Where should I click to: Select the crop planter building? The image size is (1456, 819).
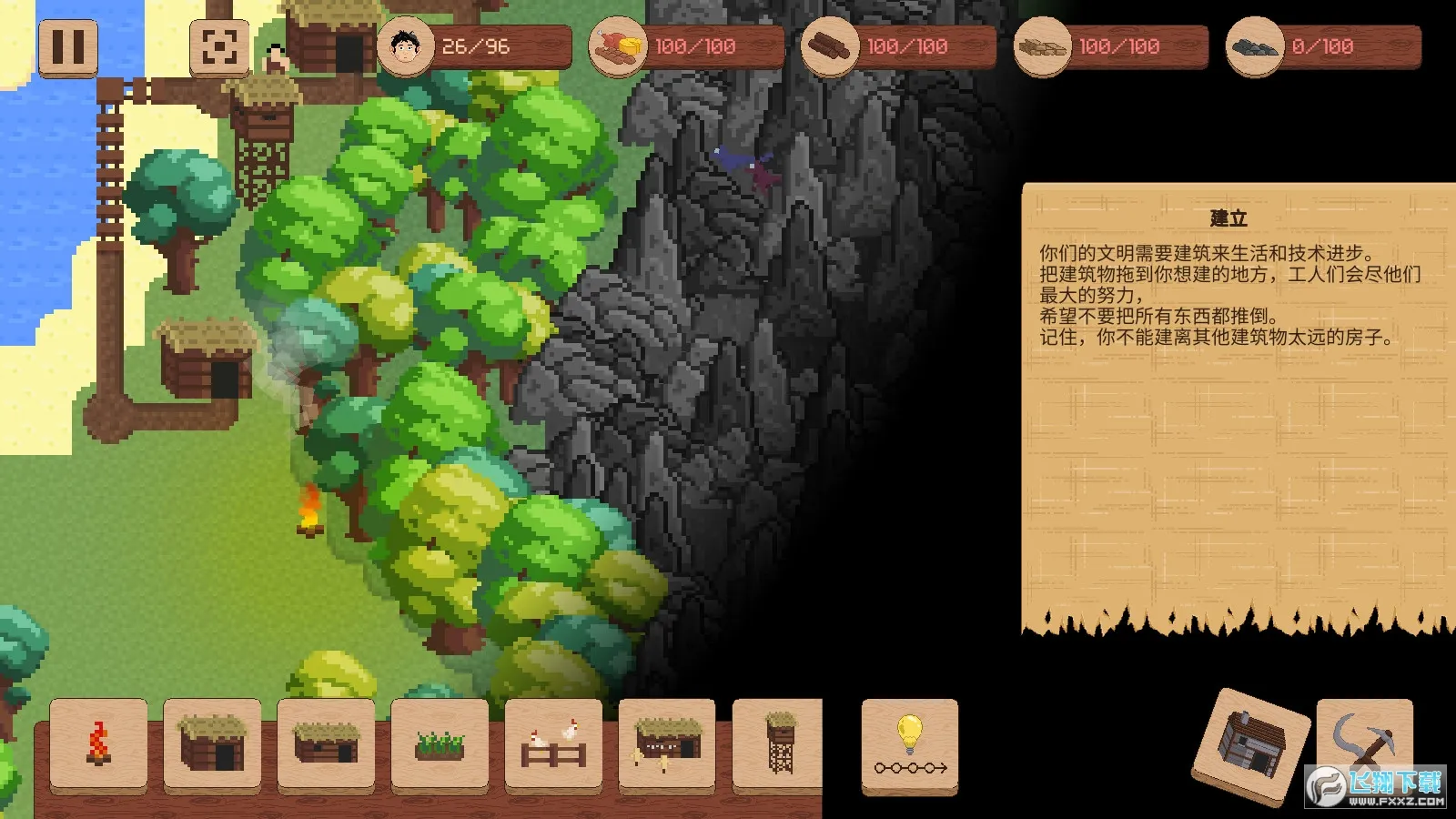[439, 748]
